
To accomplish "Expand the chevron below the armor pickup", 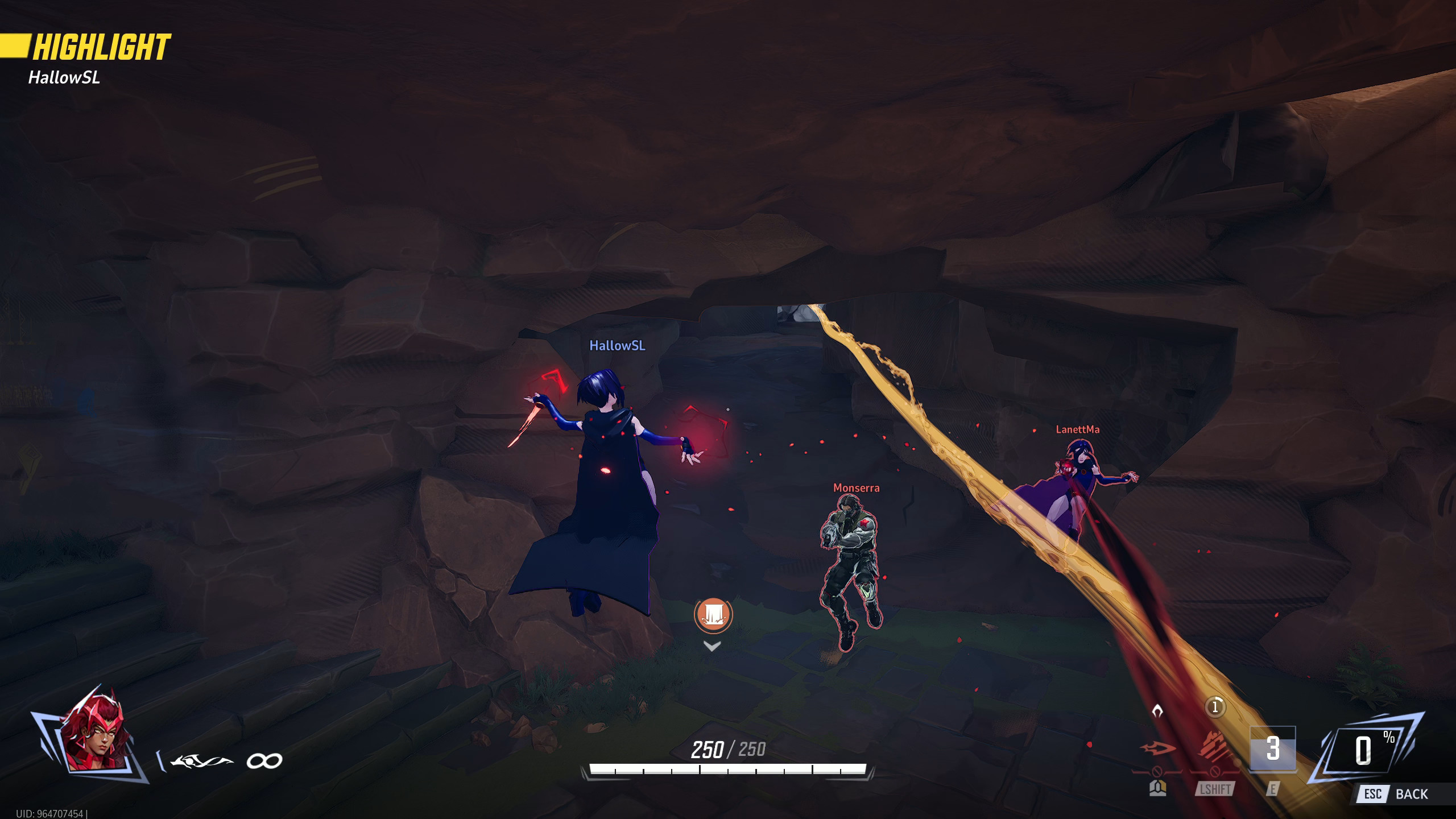I will coord(713,645).
